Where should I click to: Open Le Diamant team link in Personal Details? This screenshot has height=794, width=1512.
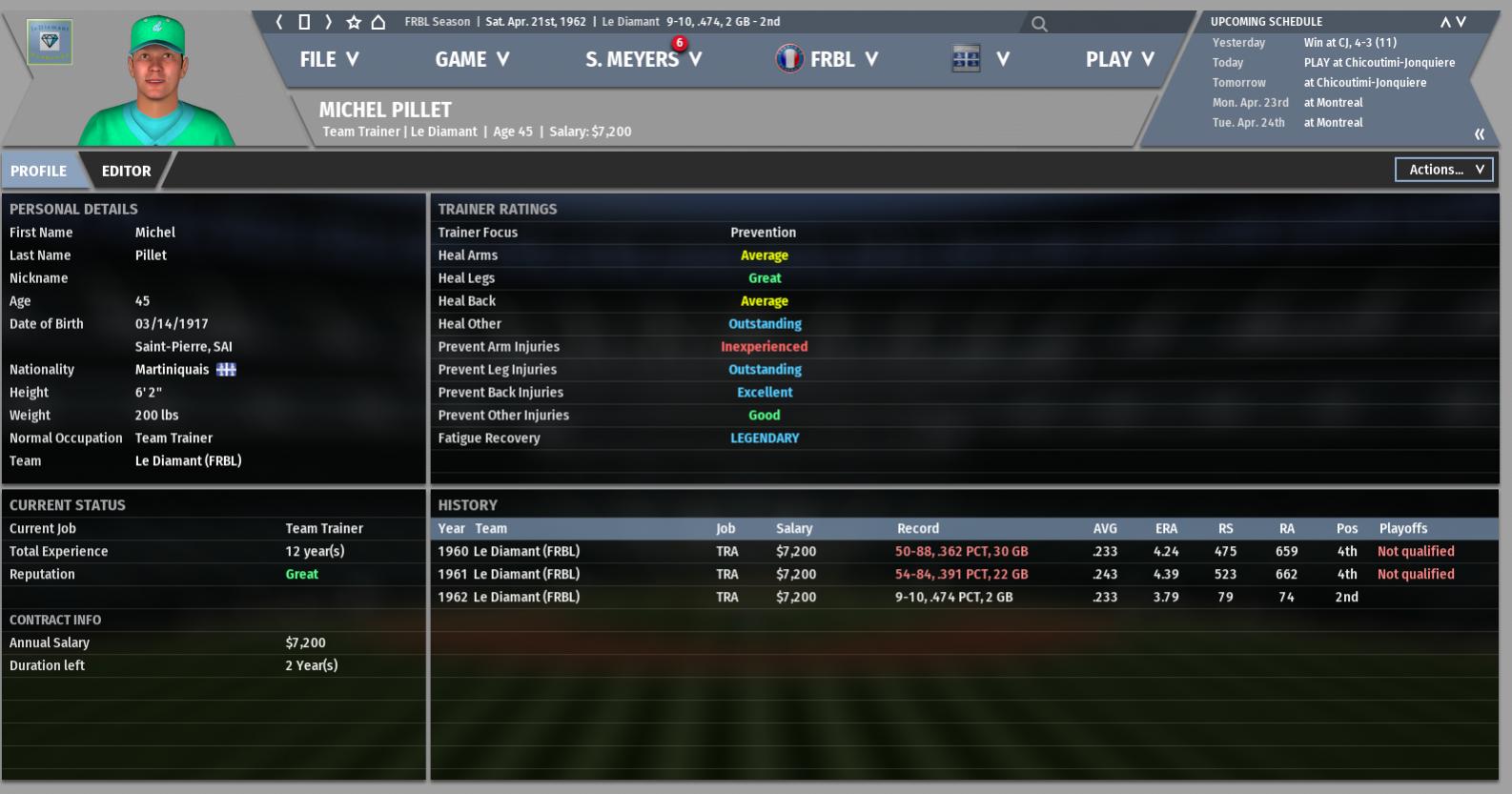tap(188, 460)
